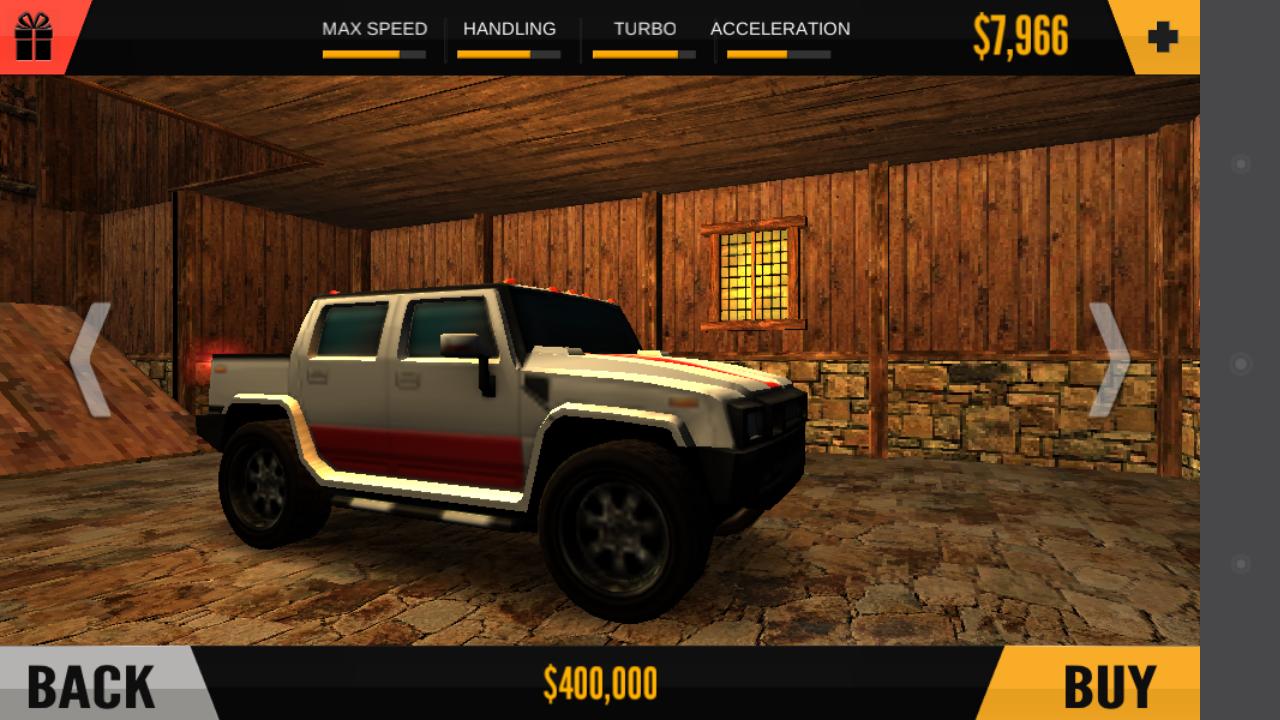Open the gift box reward
This screenshot has height=720, width=1280.
[34, 34]
